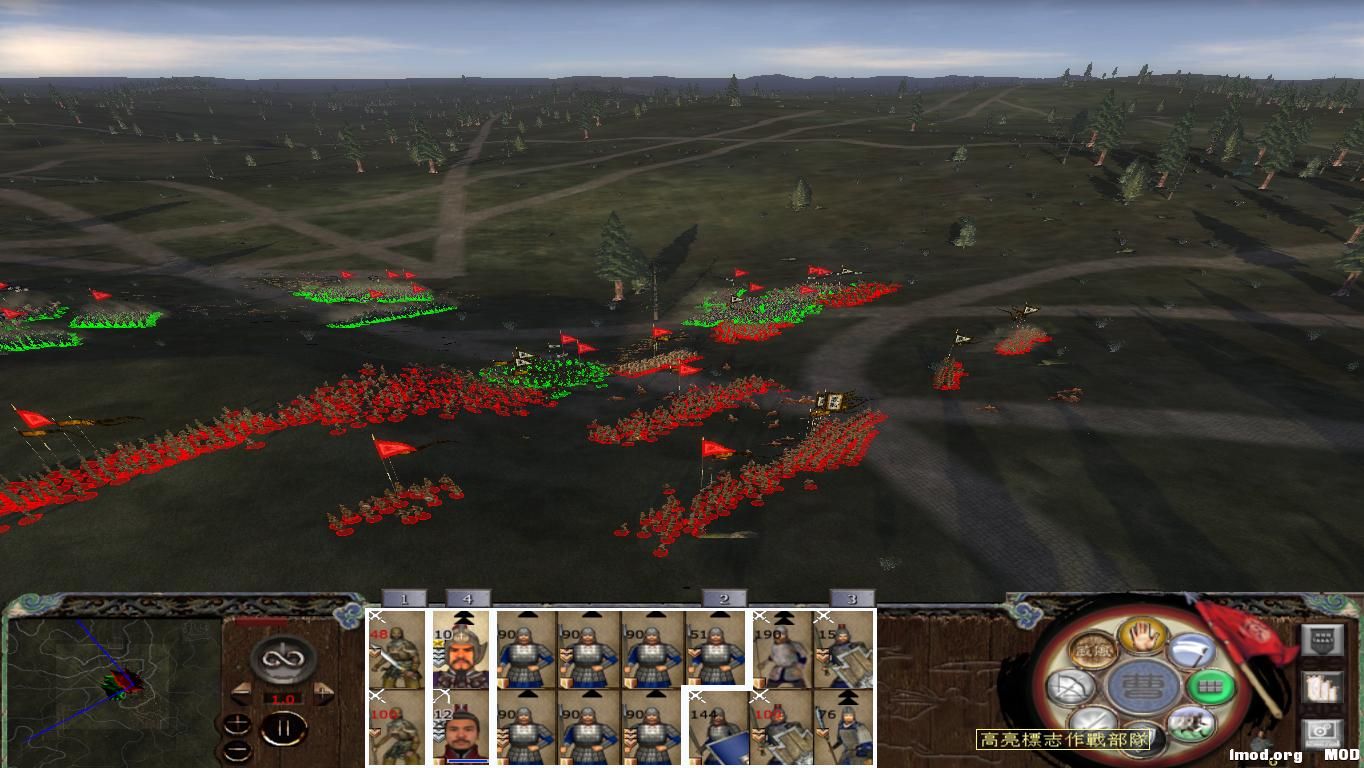Open the battle scroll button on right panel
1364x768 pixels.
click(1325, 688)
